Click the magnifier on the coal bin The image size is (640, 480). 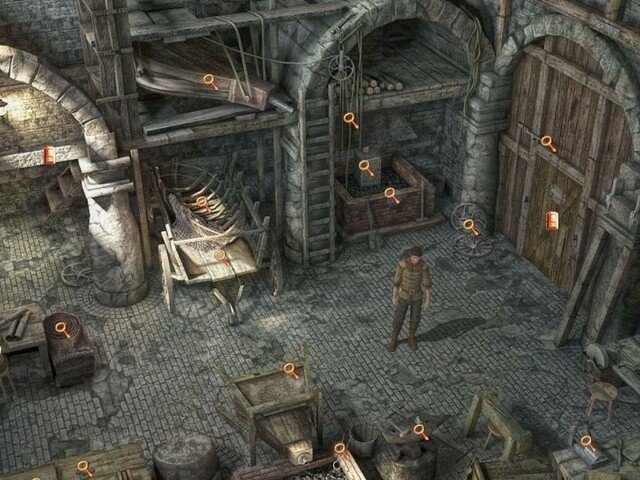click(x=391, y=196)
